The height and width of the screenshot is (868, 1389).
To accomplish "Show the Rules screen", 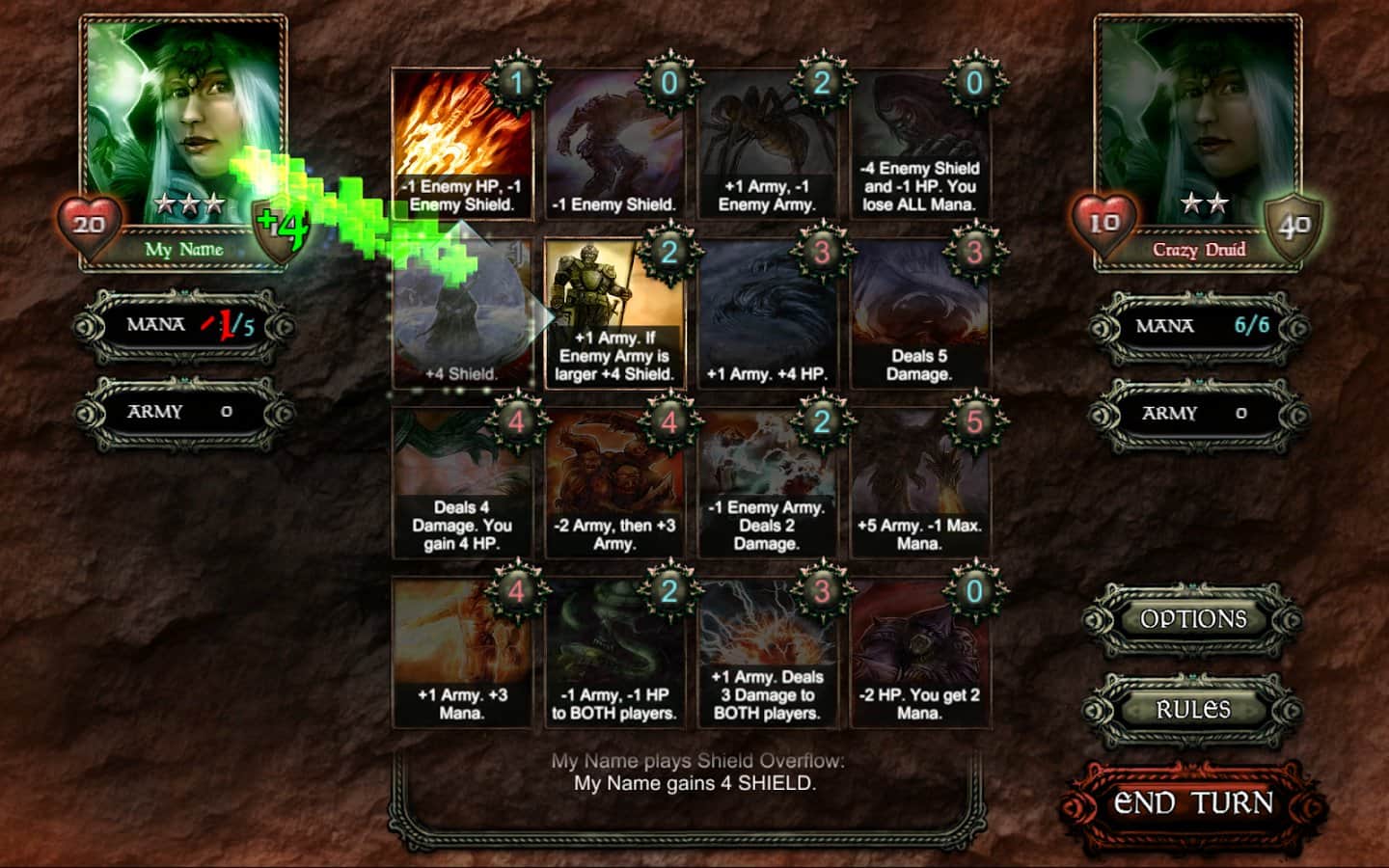I will pyautogui.click(x=1193, y=710).
